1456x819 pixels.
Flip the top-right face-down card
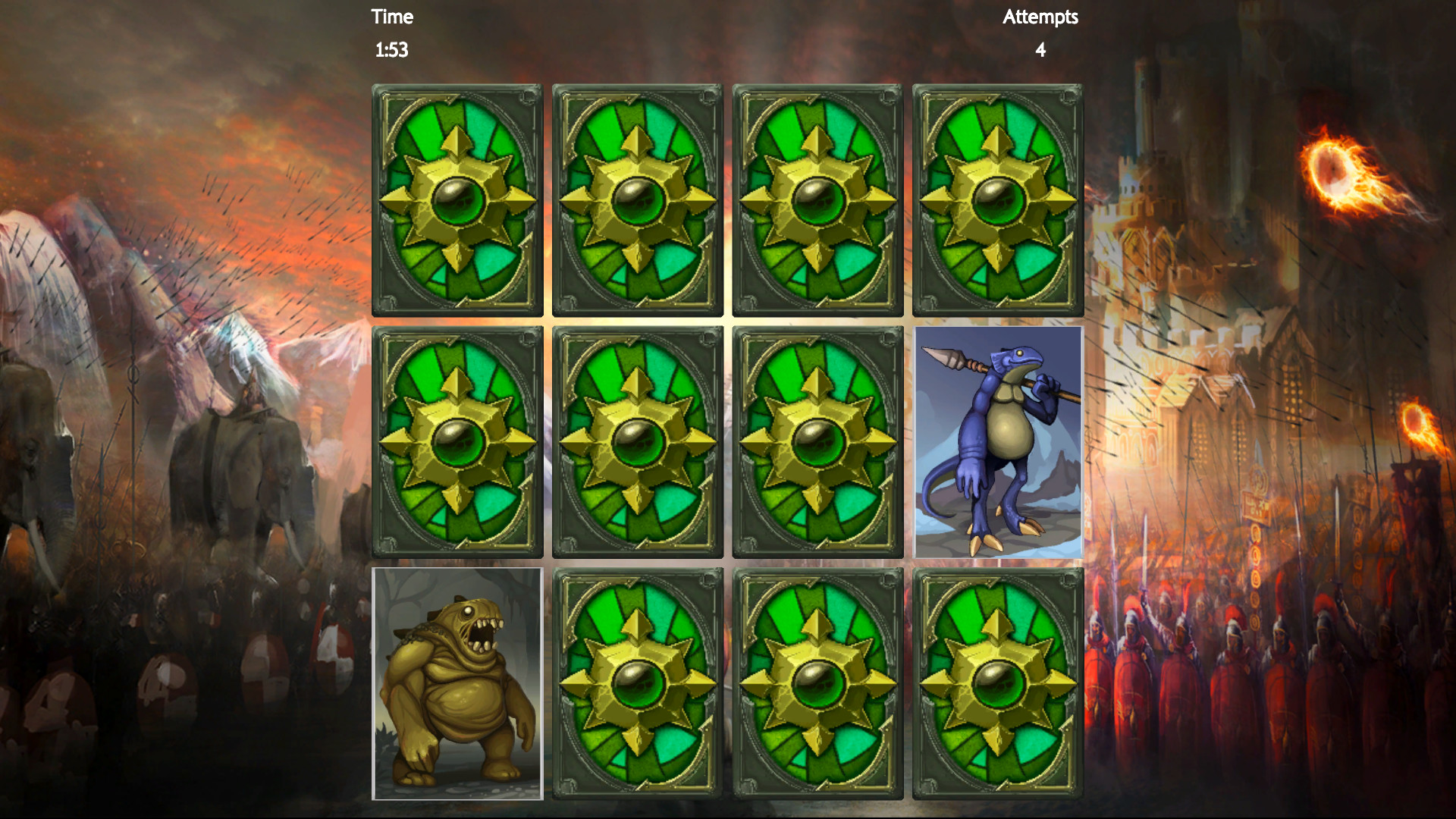(997, 199)
